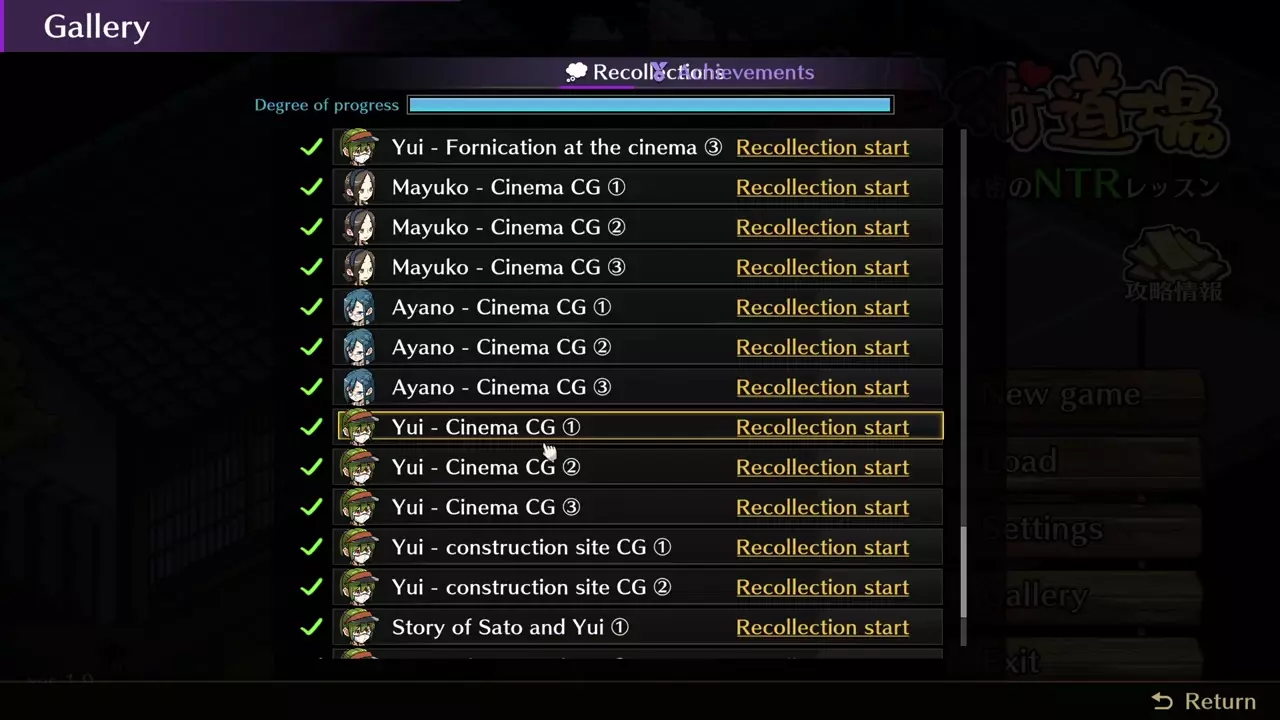Screen dimensions: 1280x720
Task: Click the Return button
Action: [x=1204, y=701]
